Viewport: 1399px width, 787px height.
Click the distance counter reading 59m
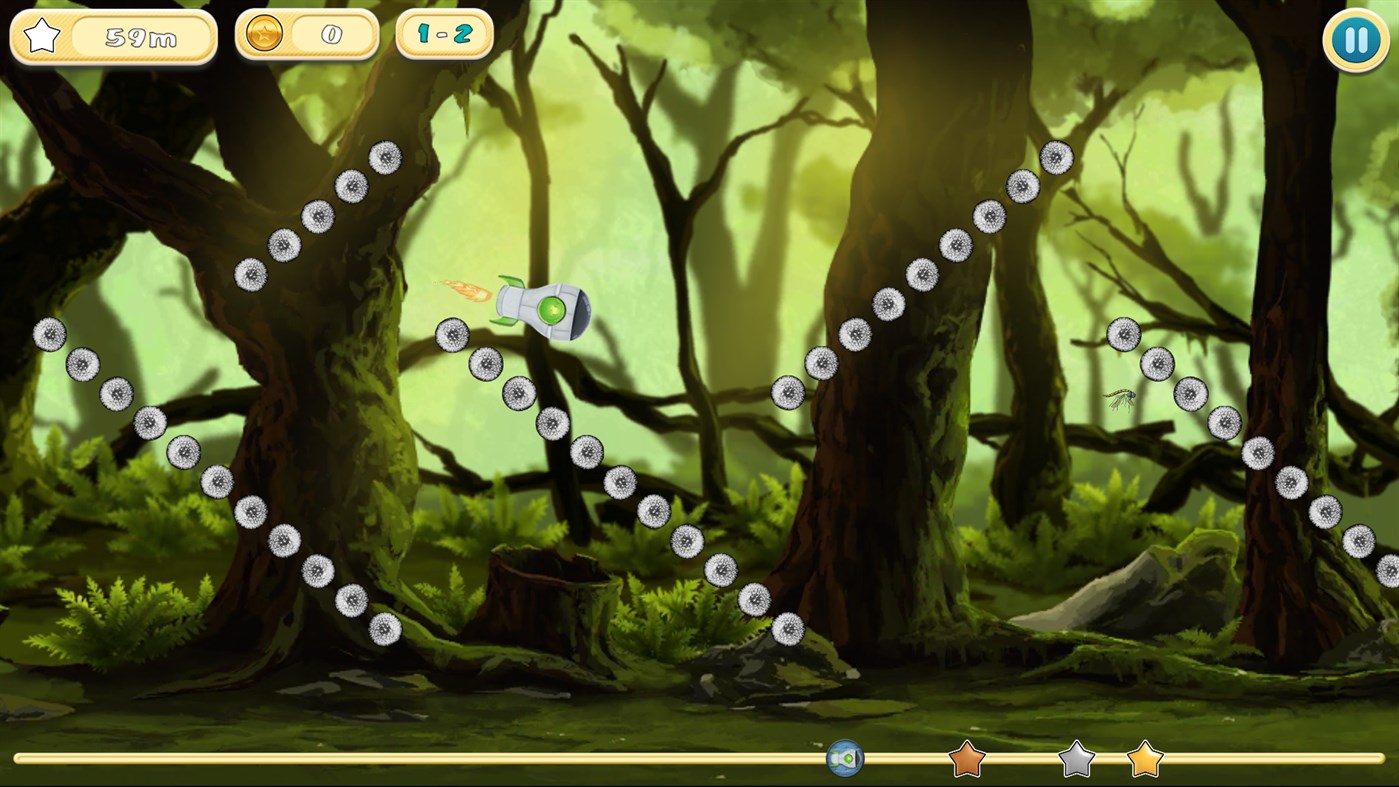140,38
